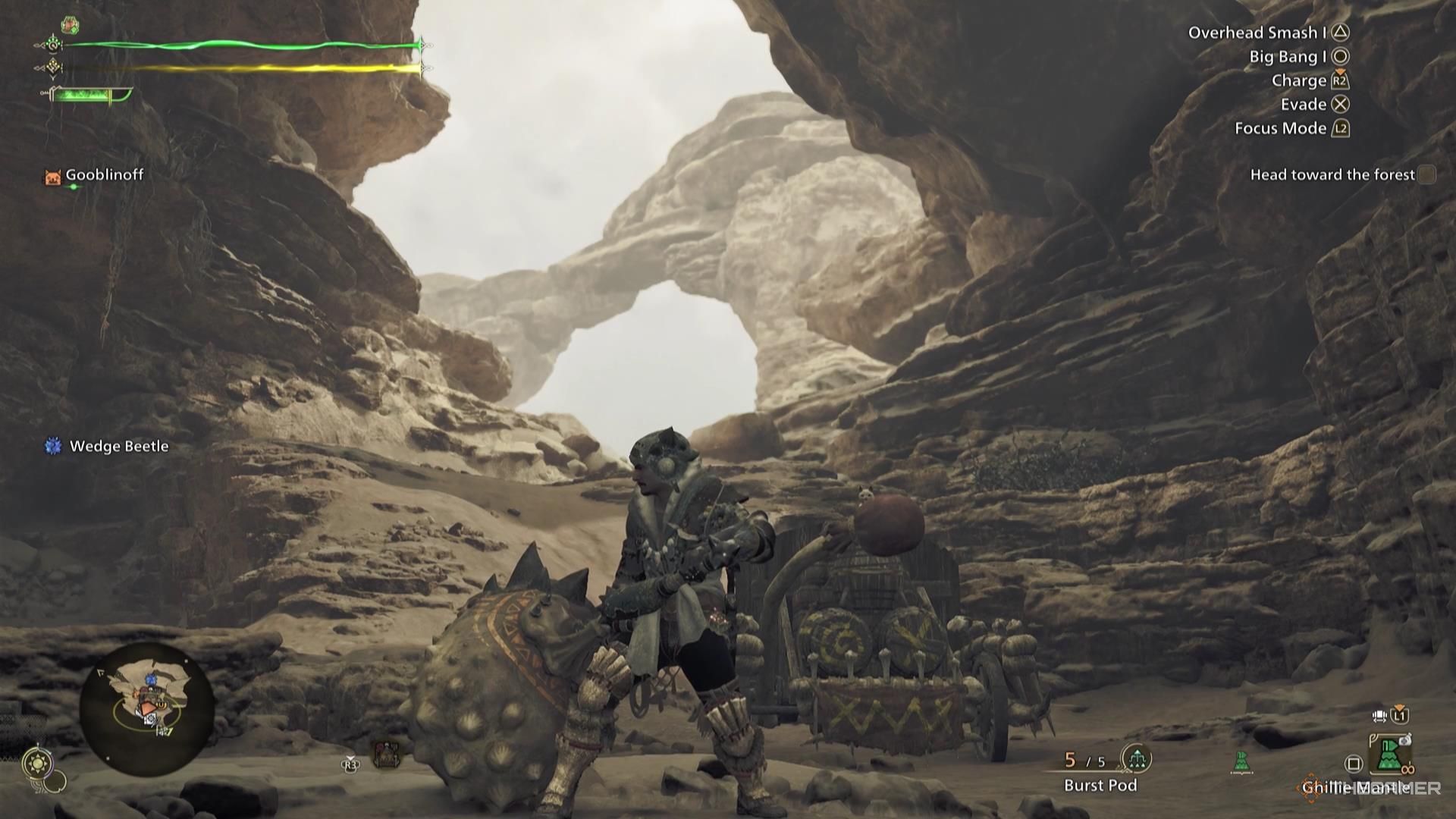Viewport: 1456px width, 819px height.
Task: Select the green mantle icon at bottom center
Action: 1241,761
